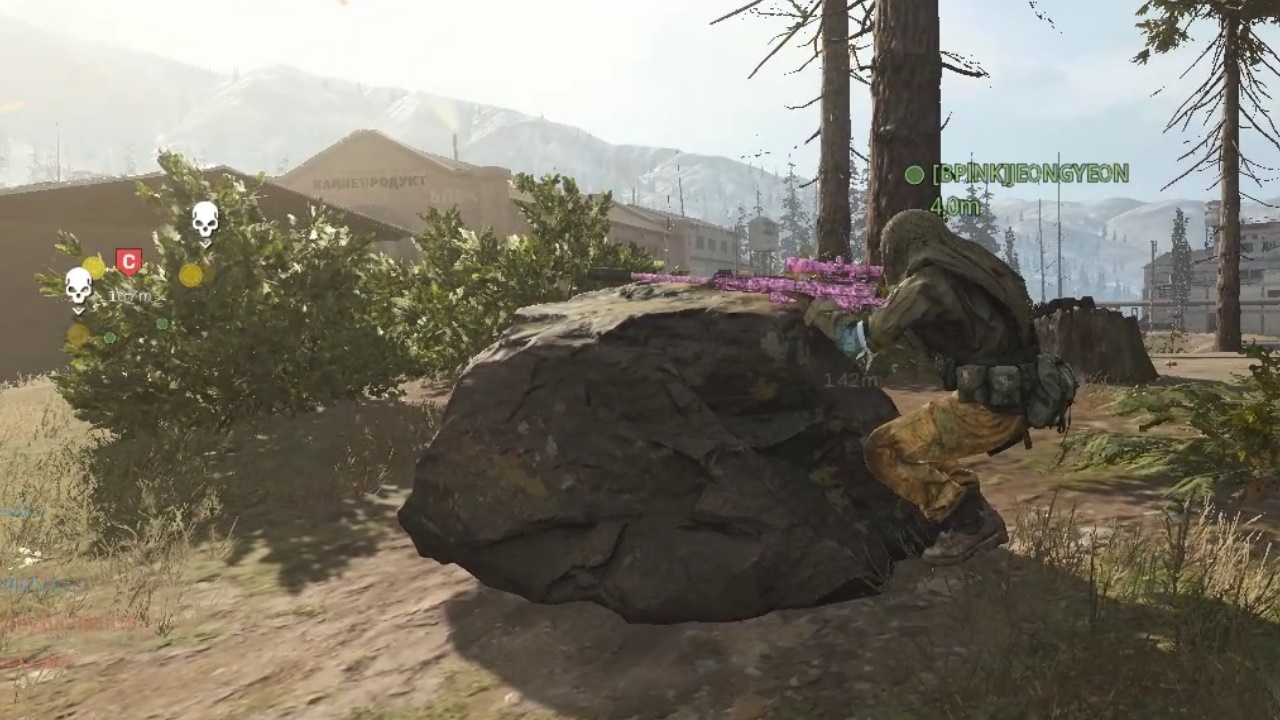
Task: Click the chevron beneath the left skull marker
Action: [x=77, y=310]
